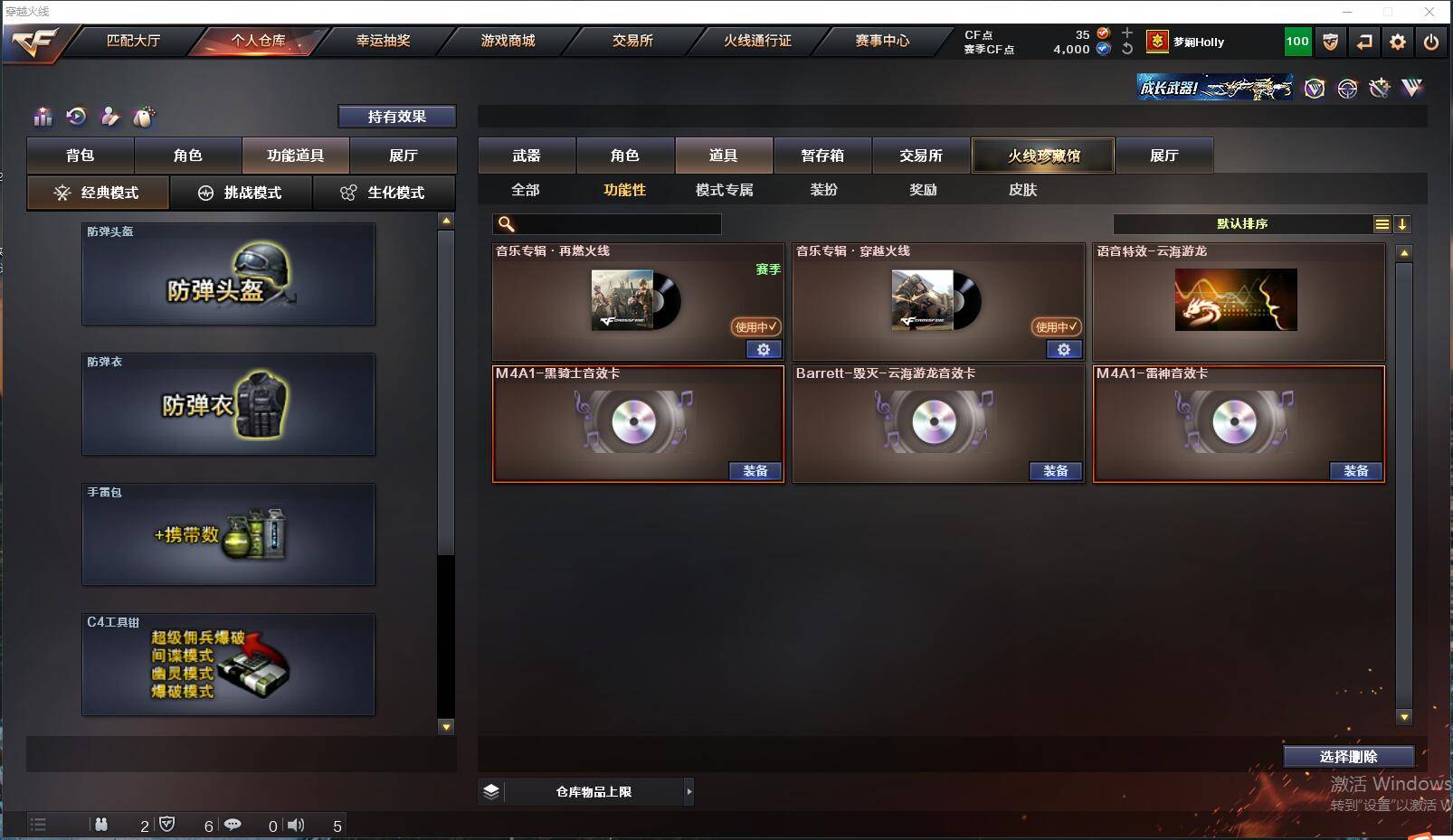Click the wrench repair tool icon at top-right
The height and width of the screenshot is (840, 1453).
[x=1379, y=88]
